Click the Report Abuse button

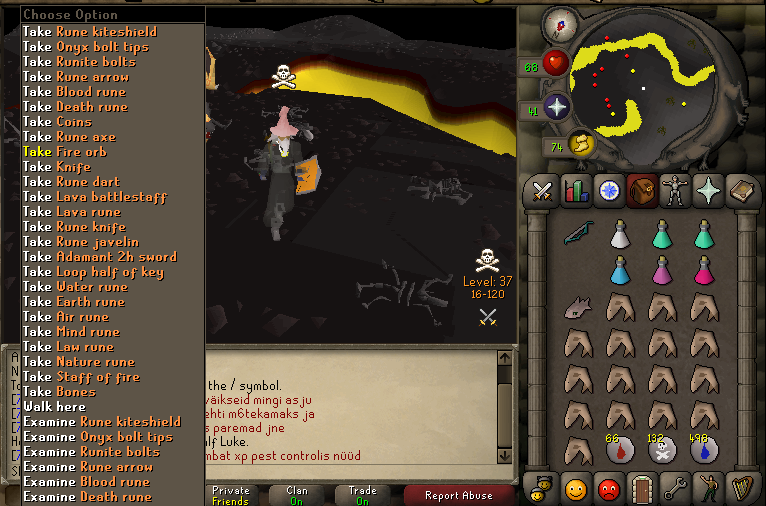(457, 495)
